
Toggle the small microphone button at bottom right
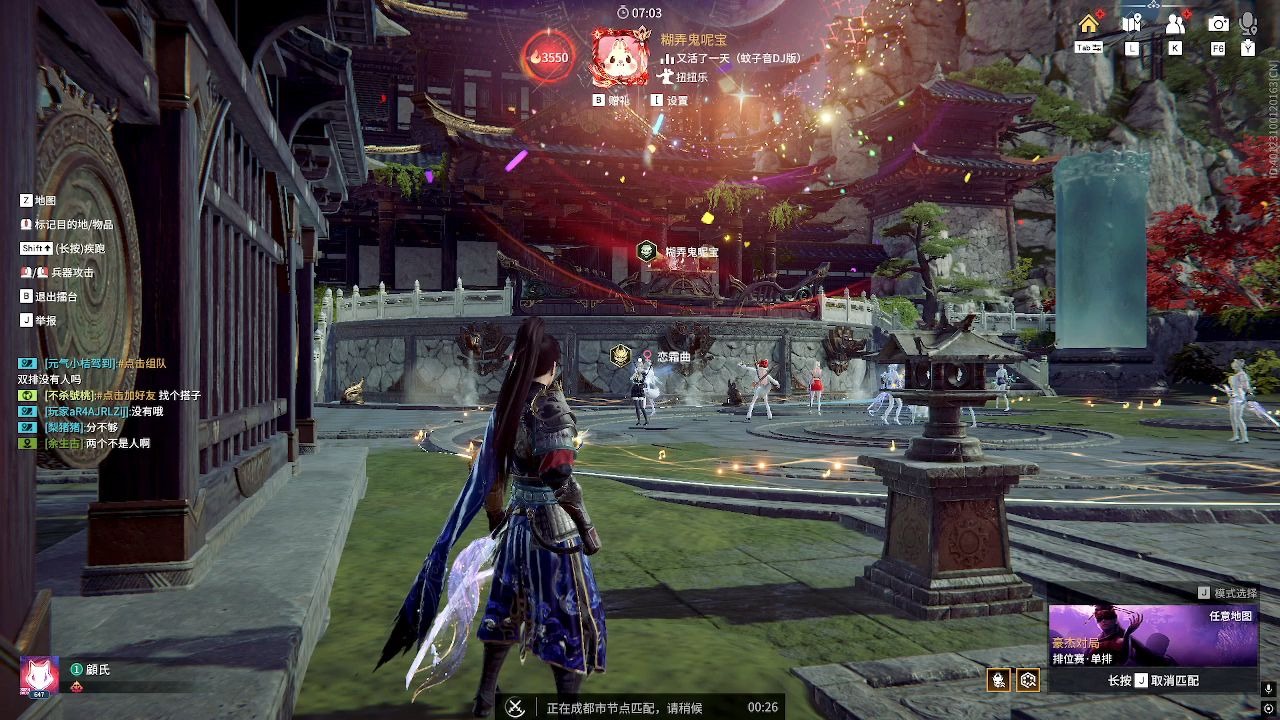(1268, 688)
